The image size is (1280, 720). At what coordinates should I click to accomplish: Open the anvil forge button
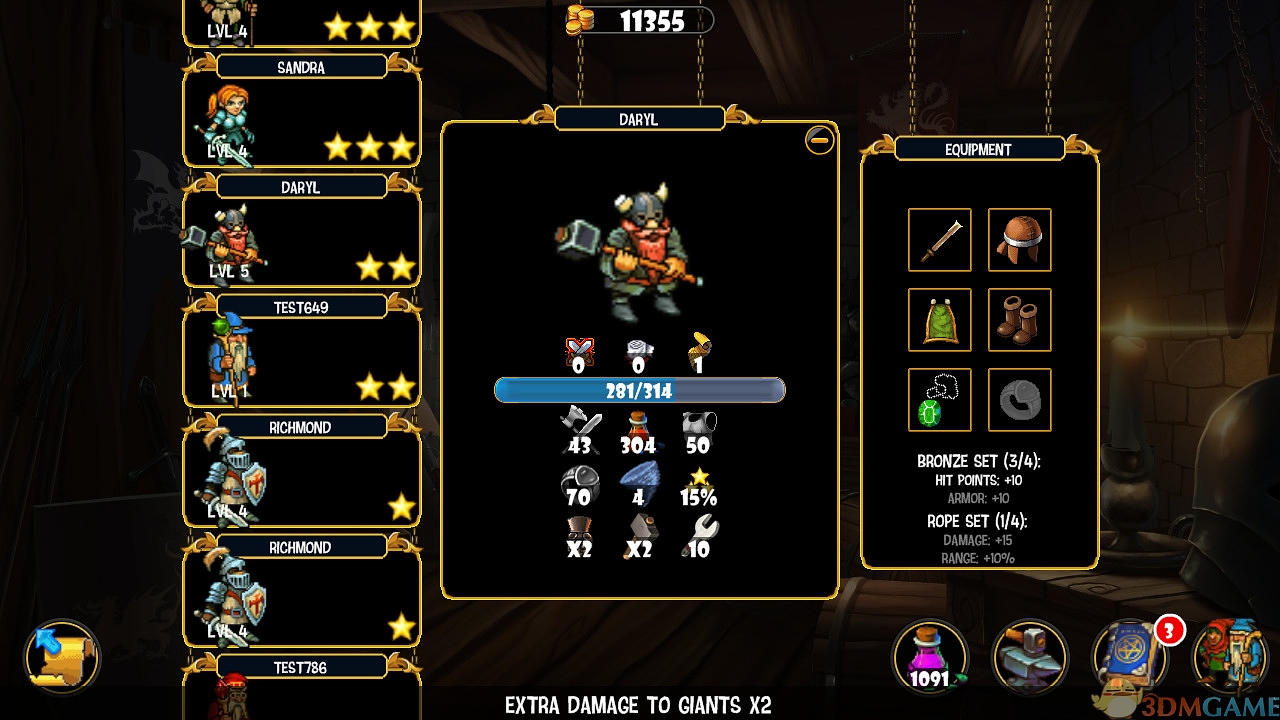pyautogui.click(x=1029, y=657)
